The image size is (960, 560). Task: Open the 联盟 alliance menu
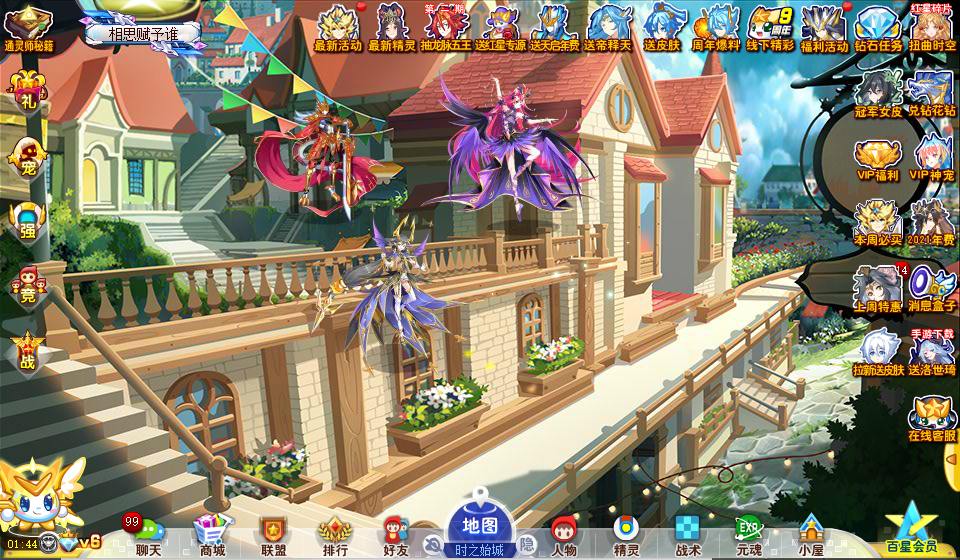pos(273,536)
